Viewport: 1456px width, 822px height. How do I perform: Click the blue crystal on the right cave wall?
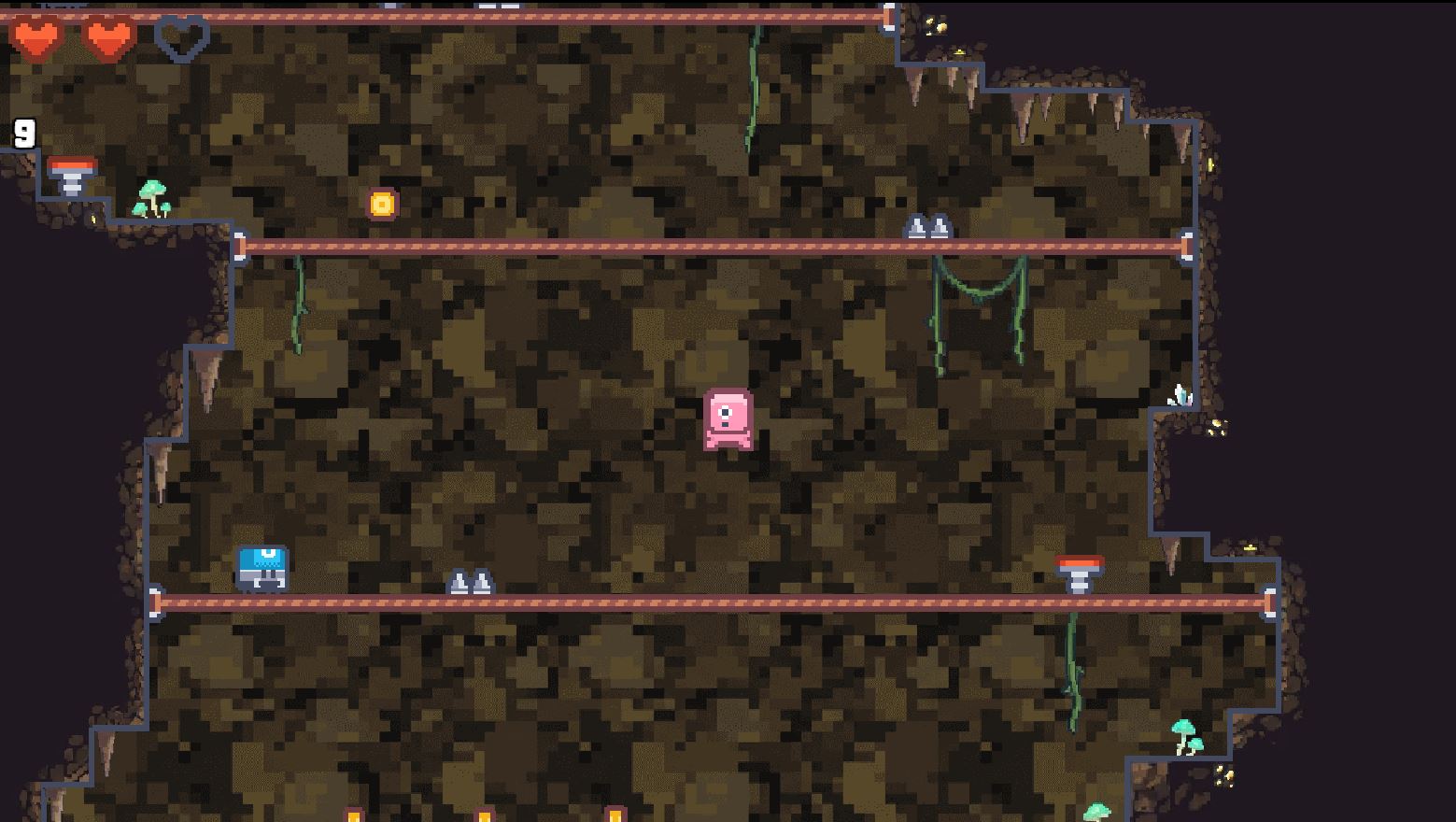1179,394
